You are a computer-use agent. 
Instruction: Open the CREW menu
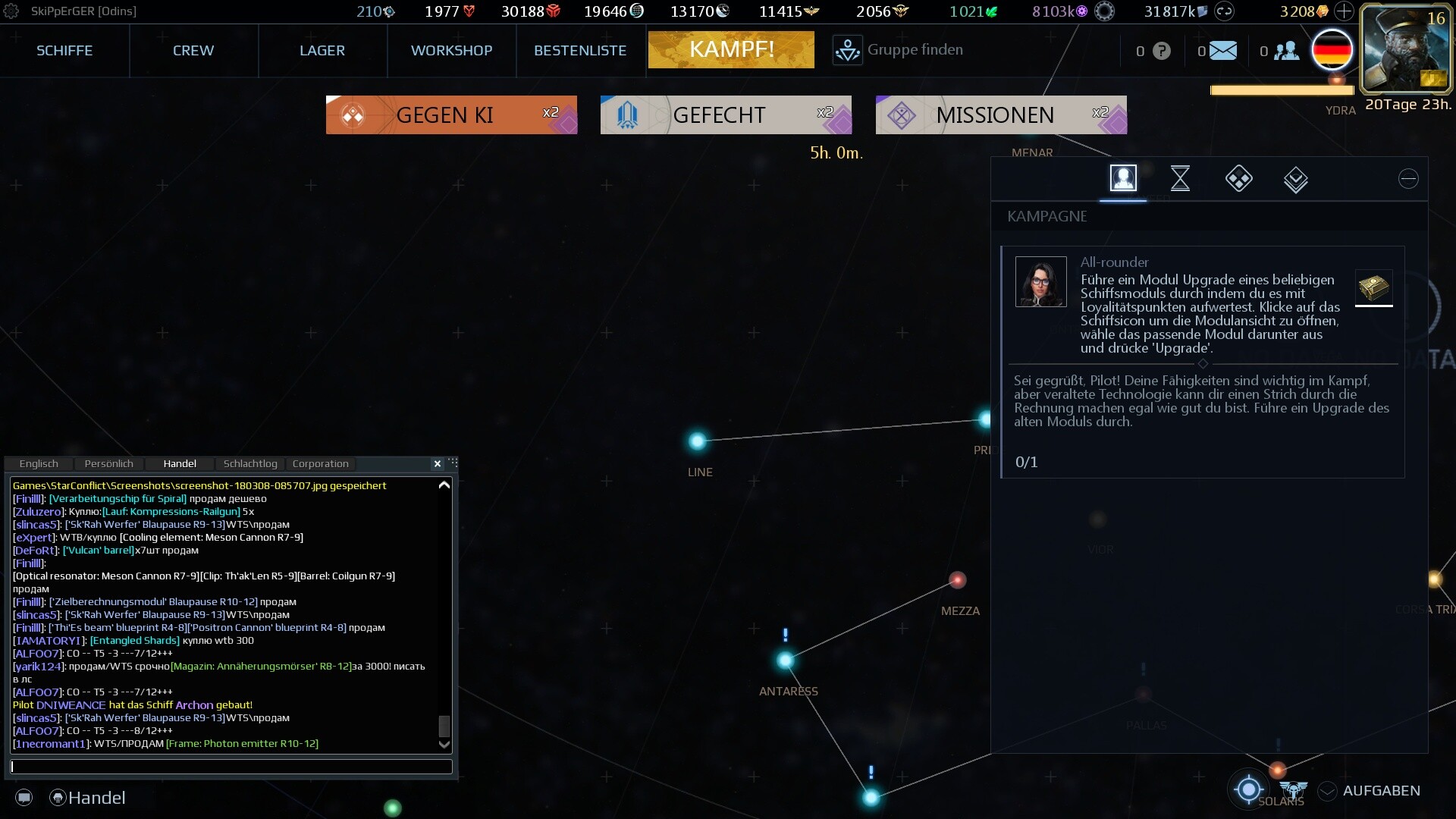(x=193, y=50)
